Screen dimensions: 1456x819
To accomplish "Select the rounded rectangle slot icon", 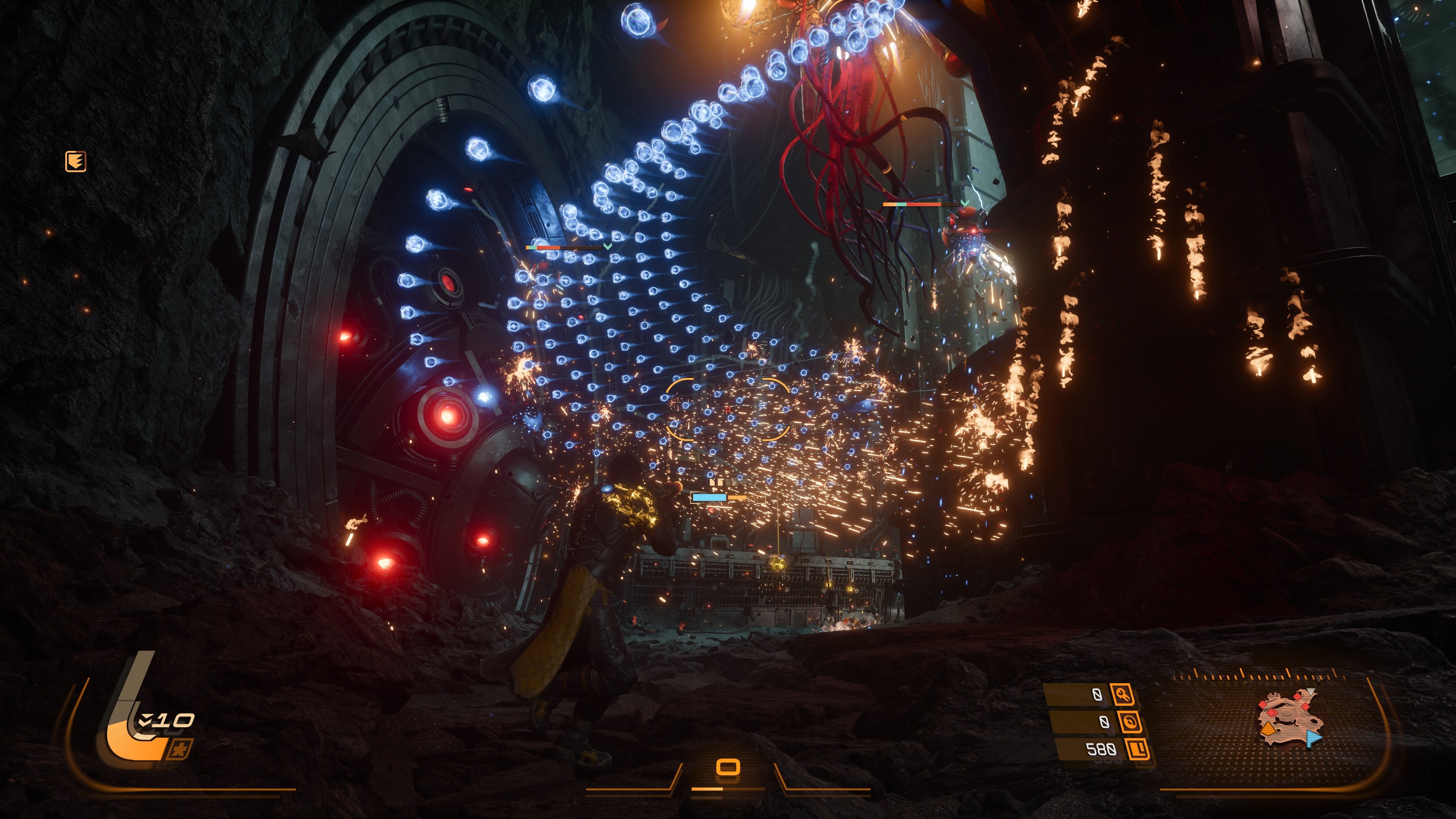I will pyautogui.click(x=728, y=767).
